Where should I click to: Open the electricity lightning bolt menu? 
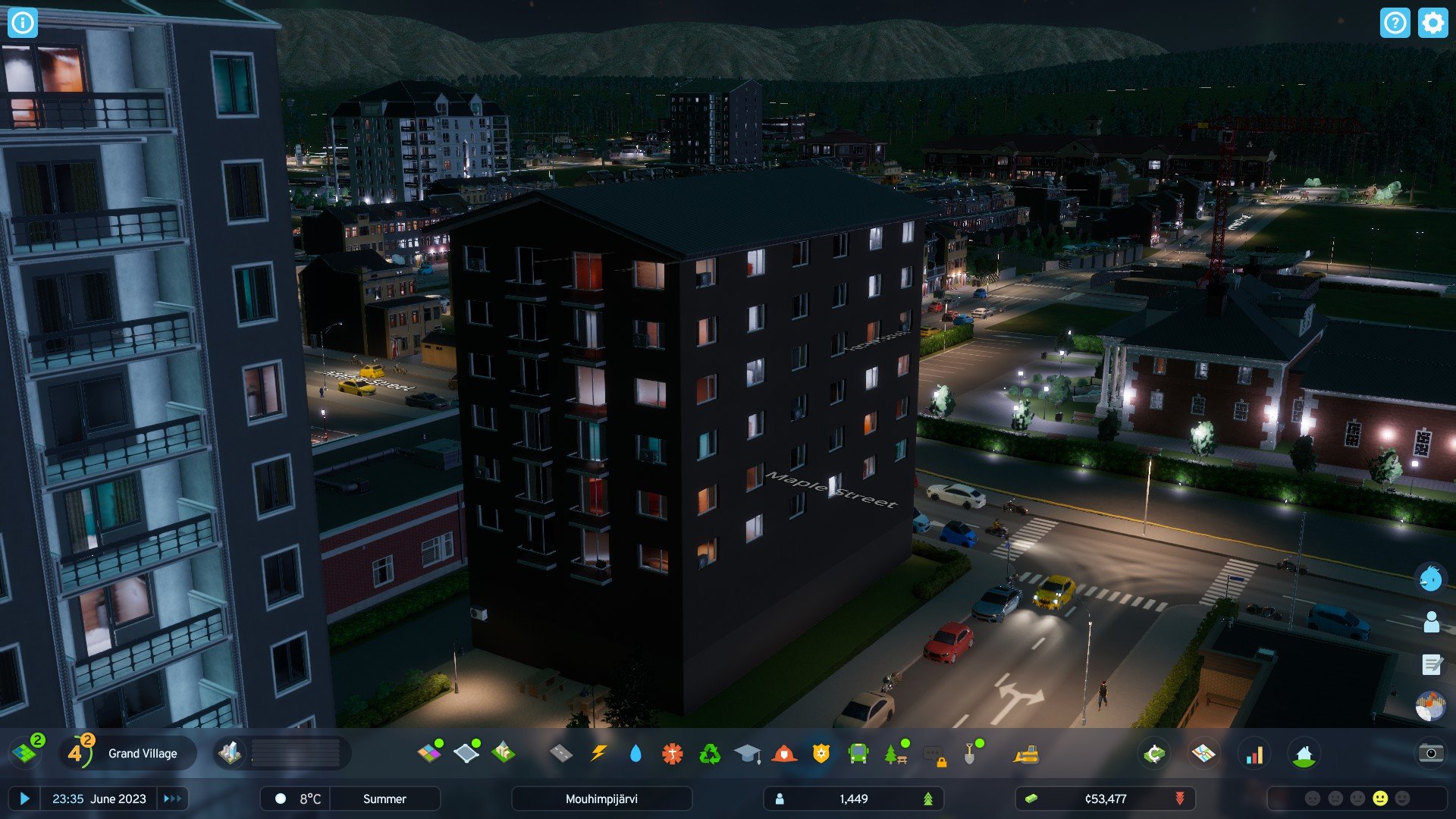[x=598, y=753]
